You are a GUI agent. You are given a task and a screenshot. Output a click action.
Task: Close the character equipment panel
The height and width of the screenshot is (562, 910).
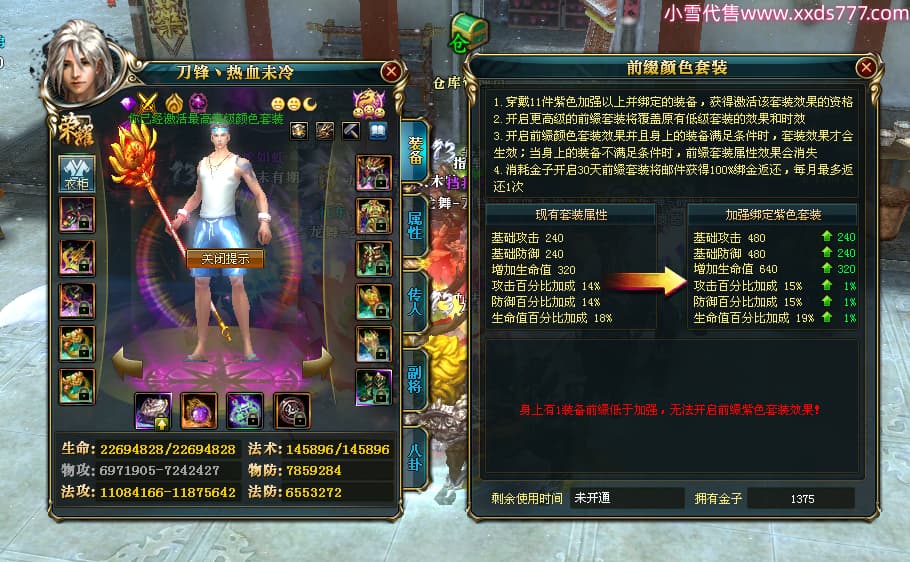click(391, 71)
